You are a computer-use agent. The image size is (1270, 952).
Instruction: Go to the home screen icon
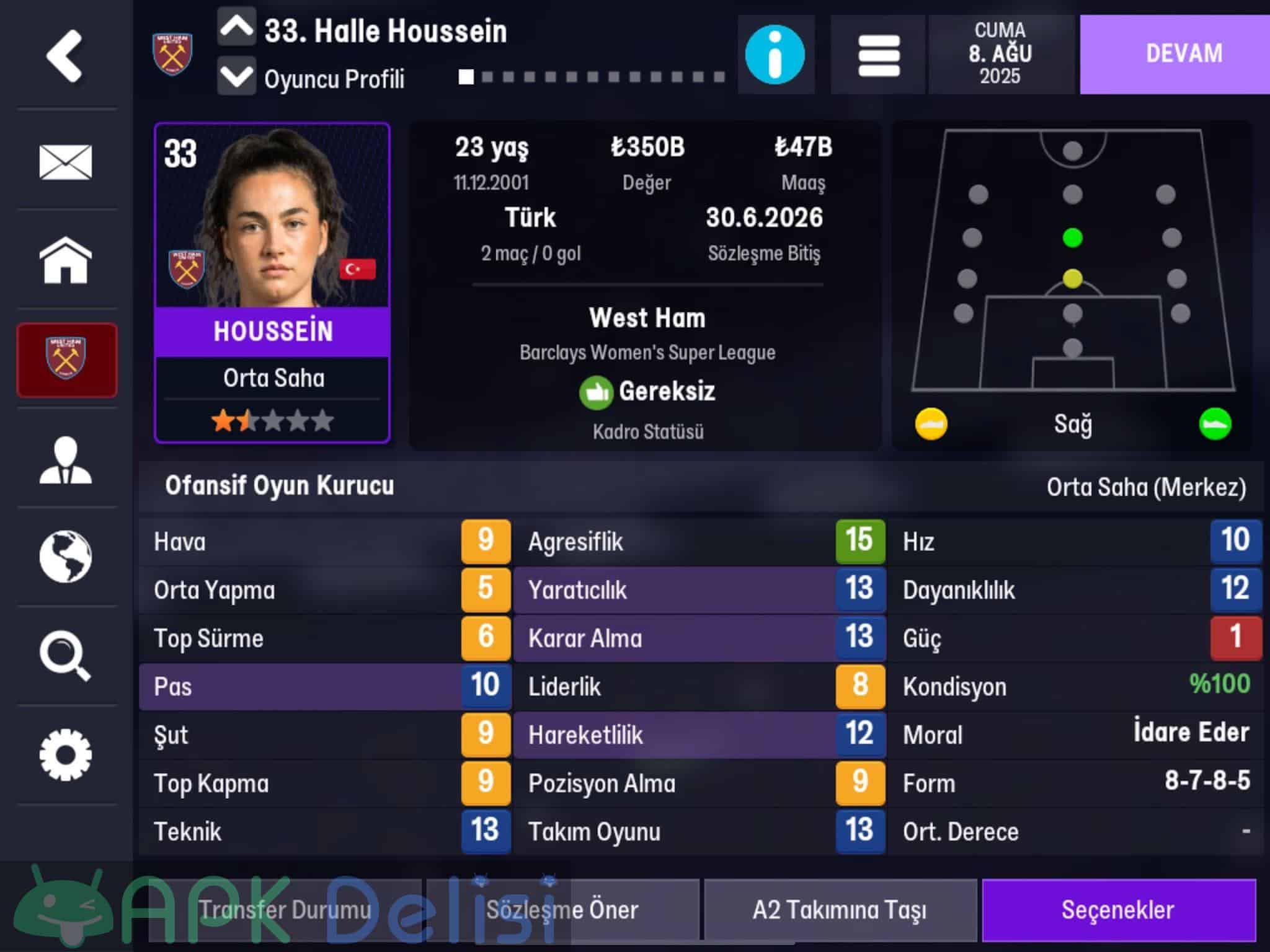pyautogui.click(x=65, y=260)
